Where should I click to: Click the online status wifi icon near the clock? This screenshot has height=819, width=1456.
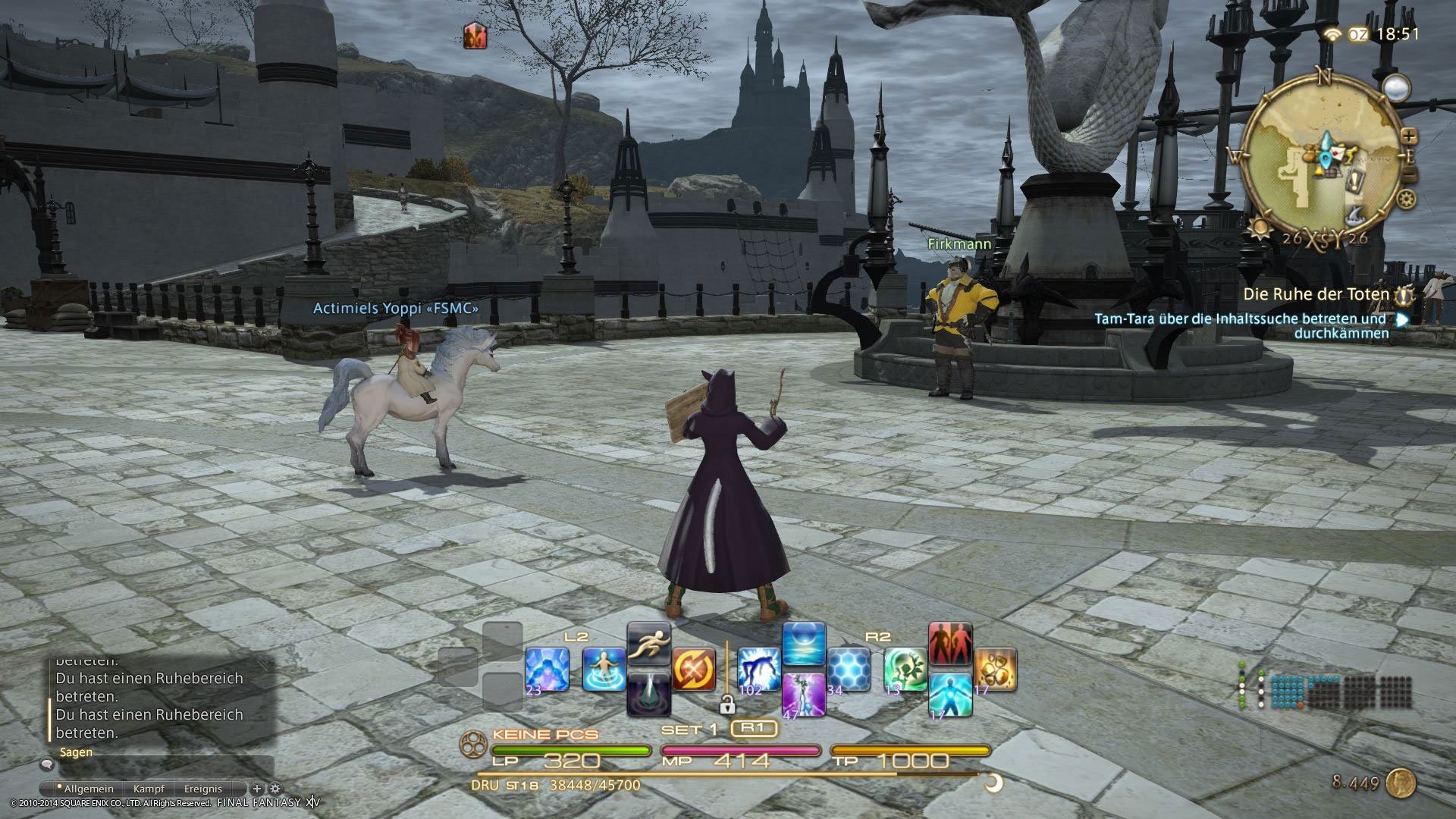pyautogui.click(x=1332, y=33)
